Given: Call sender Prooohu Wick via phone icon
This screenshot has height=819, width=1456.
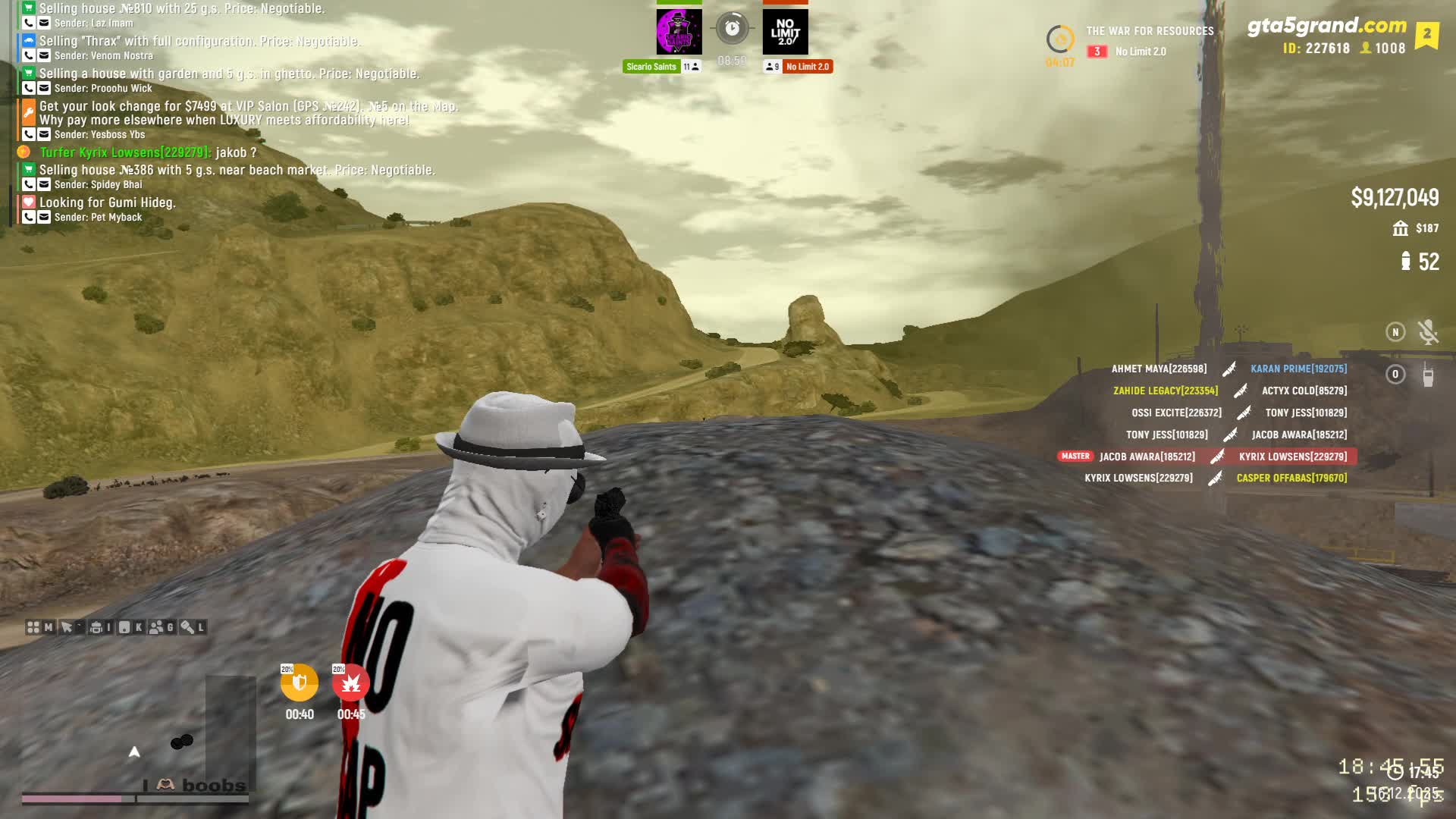Looking at the screenshot, I should [x=29, y=88].
